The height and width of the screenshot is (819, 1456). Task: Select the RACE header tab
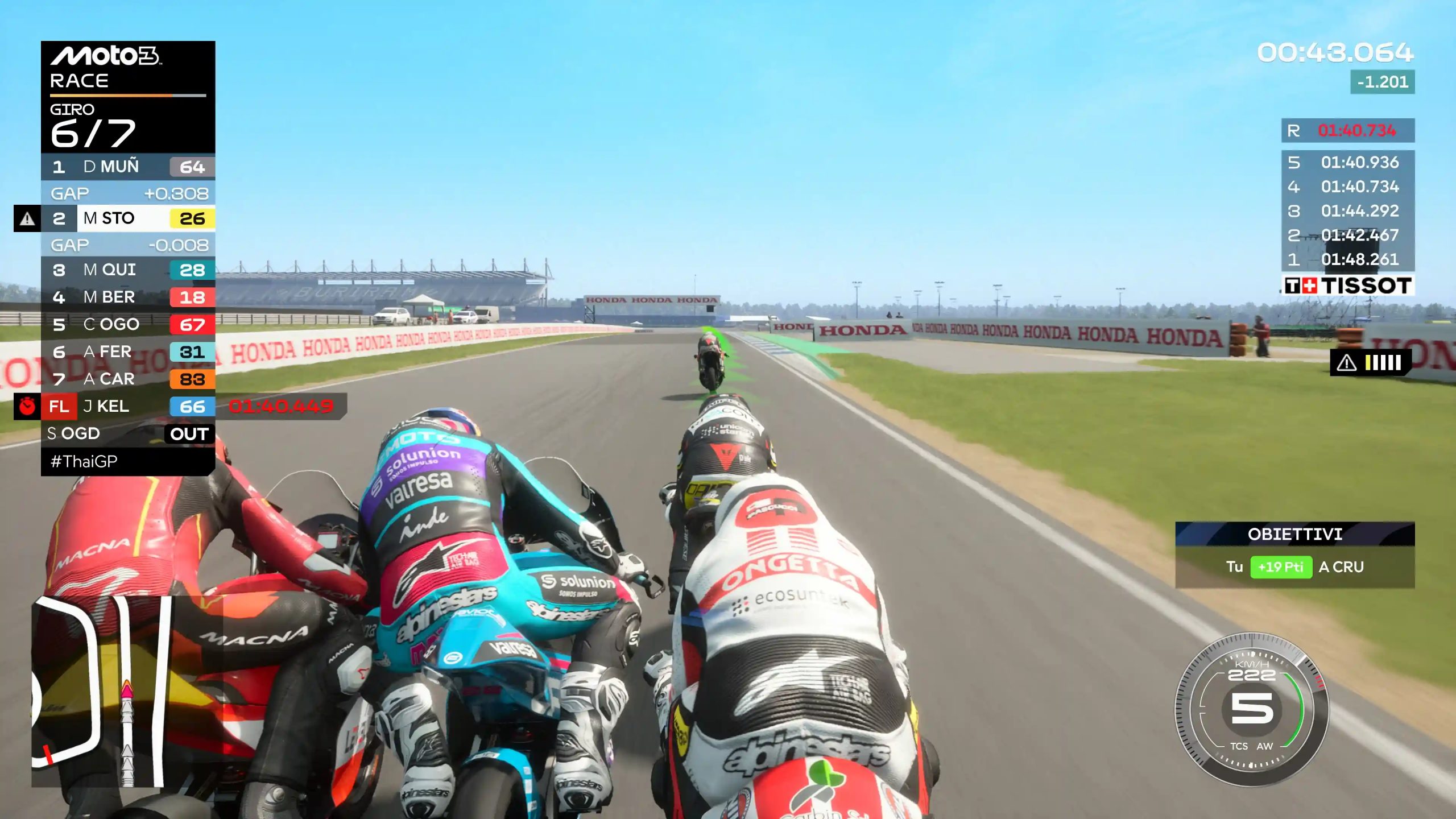80,81
